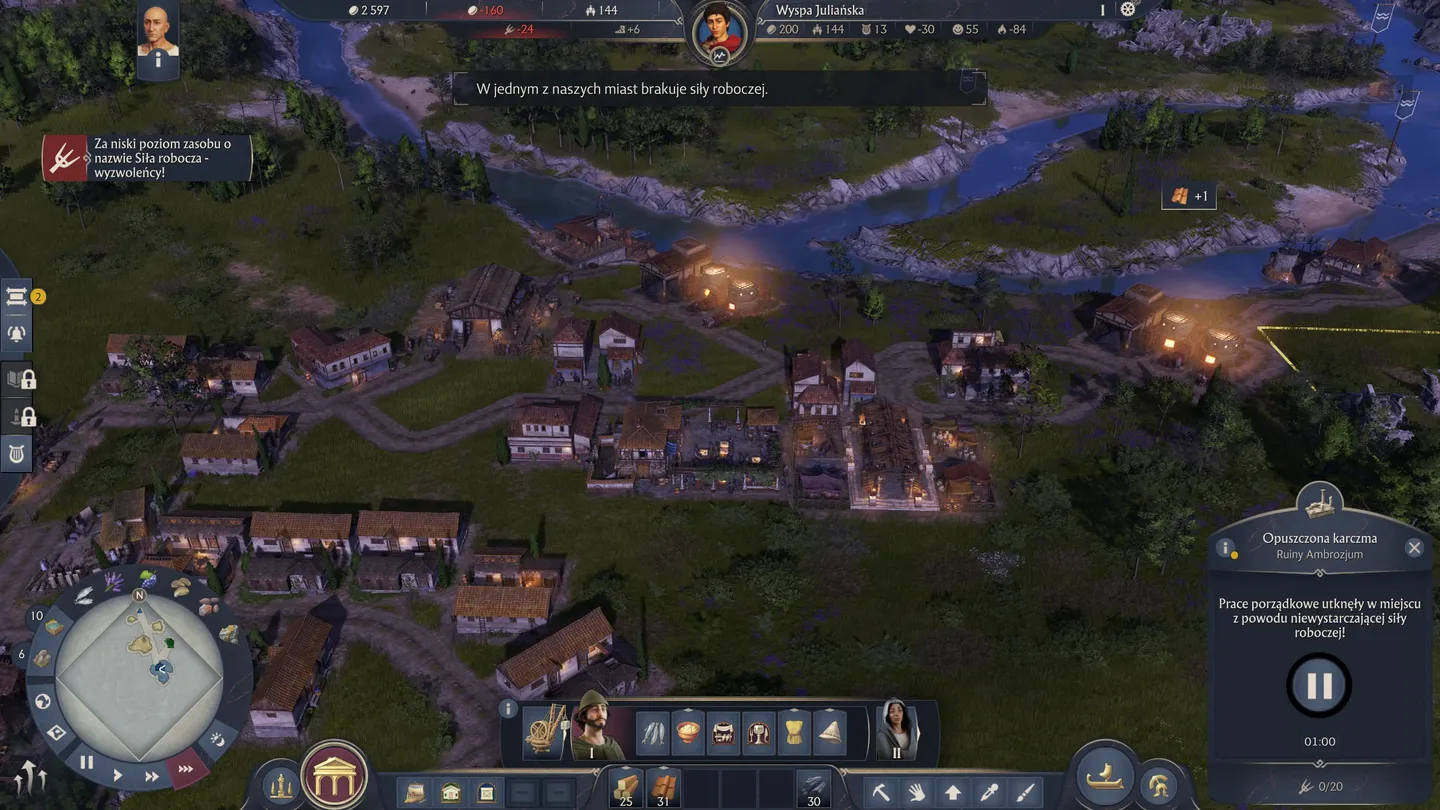Set game to normal play speed
Viewport: 1440px width, 810px height.
[119, 774]
